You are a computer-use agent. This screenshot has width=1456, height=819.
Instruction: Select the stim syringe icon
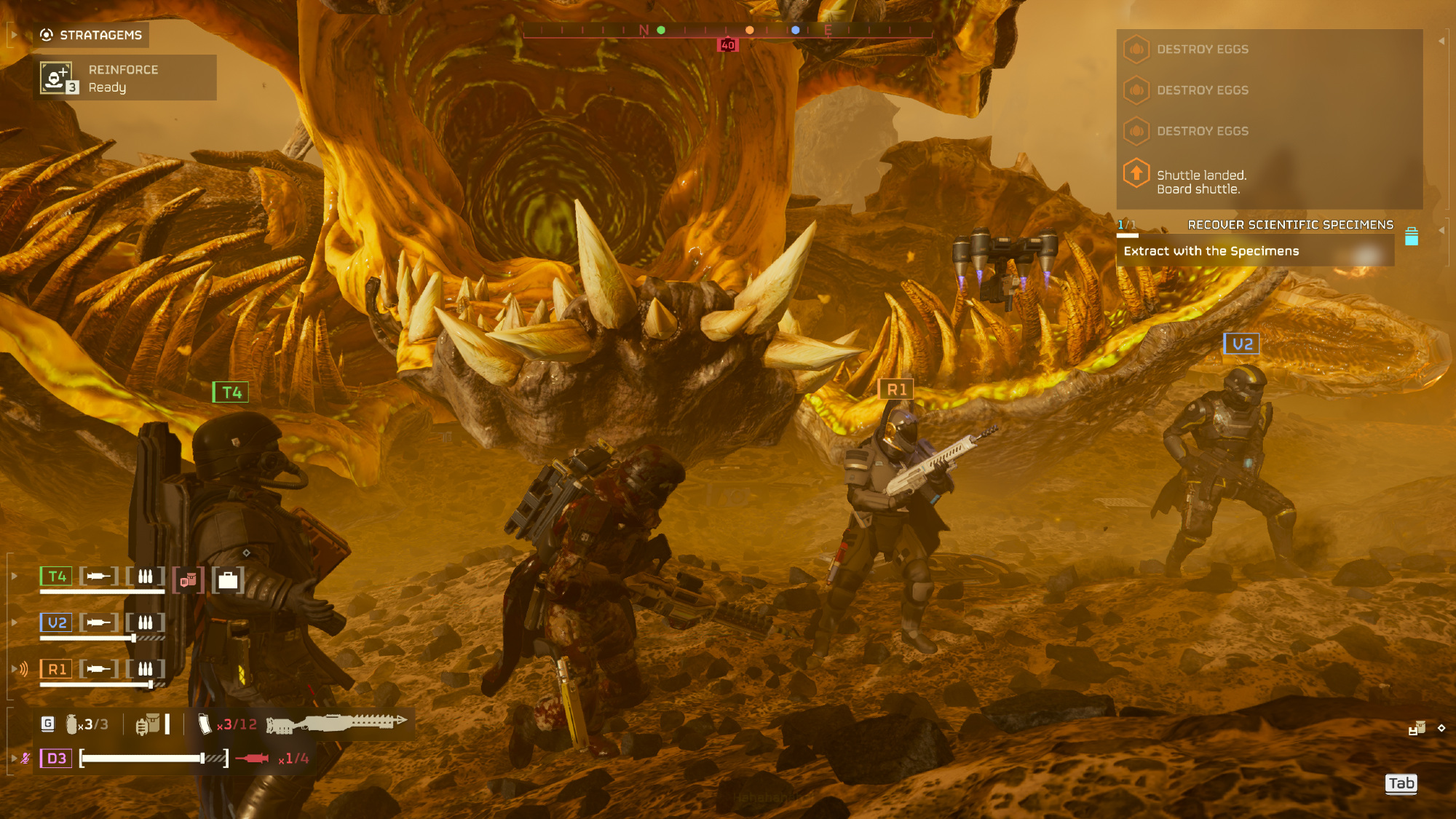tap(252, 759)
